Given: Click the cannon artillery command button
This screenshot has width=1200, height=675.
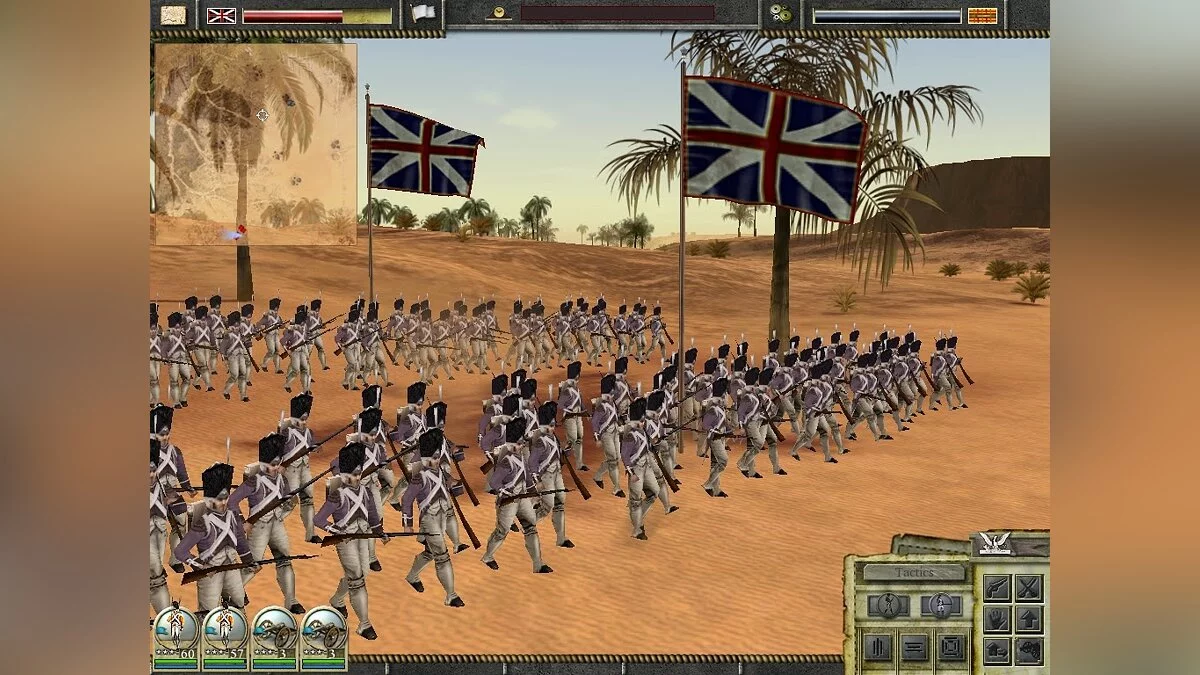Looking at the screenshot, I should coord(1029,651).
